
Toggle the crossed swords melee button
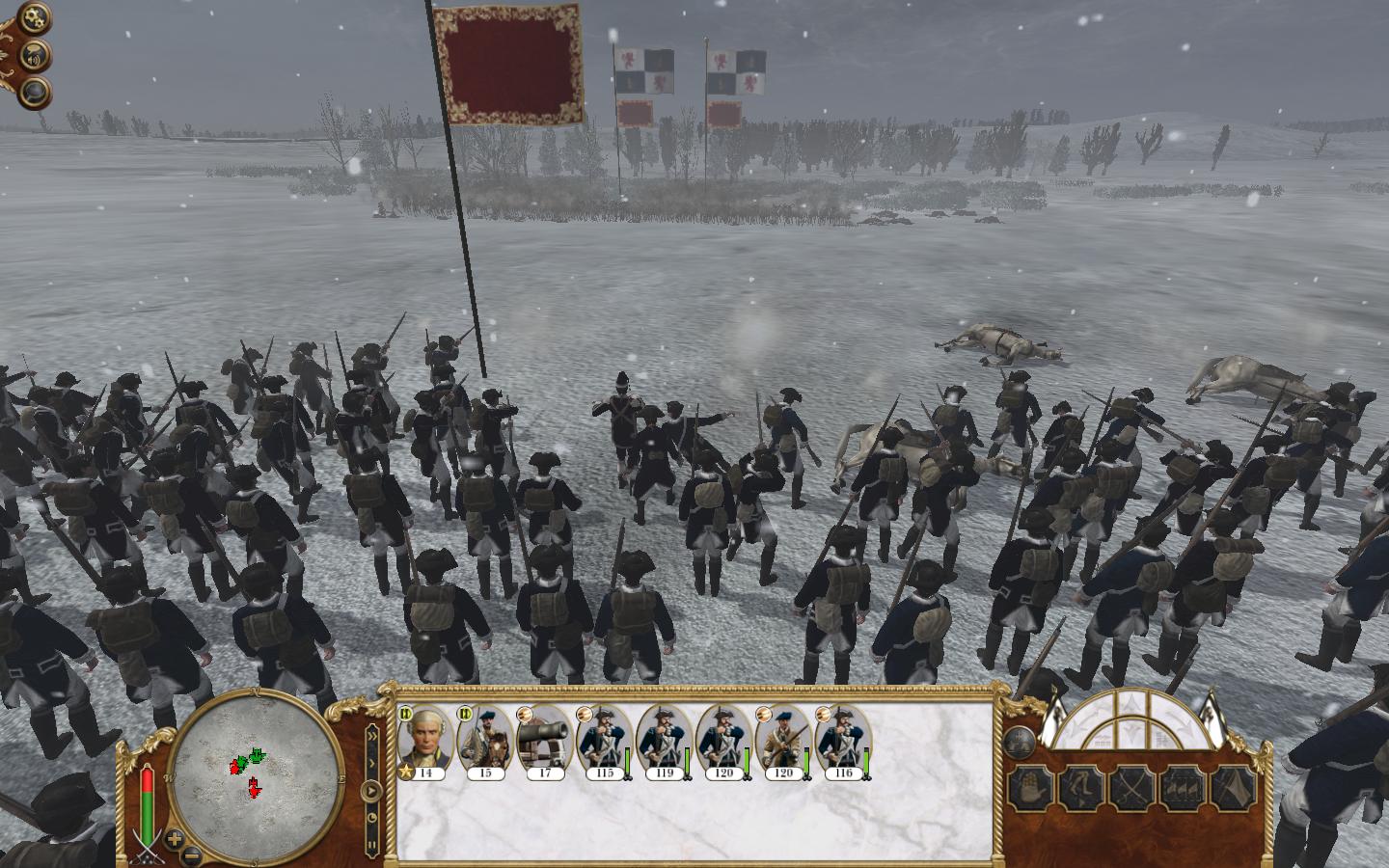(1131, 788)
